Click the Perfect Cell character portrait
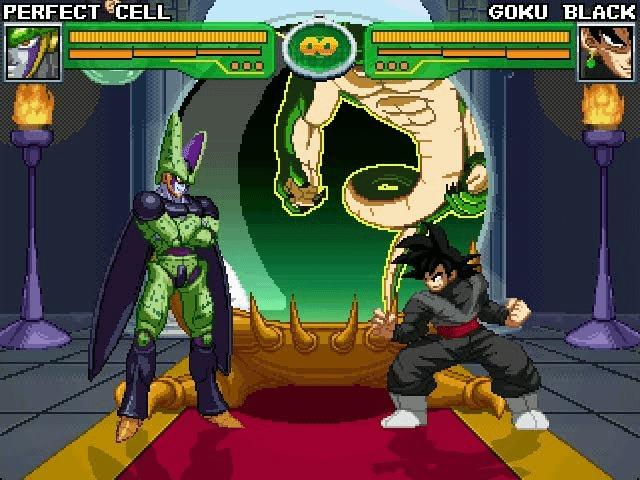This screenshot has width=640, height=480. [x=33, y=52]
